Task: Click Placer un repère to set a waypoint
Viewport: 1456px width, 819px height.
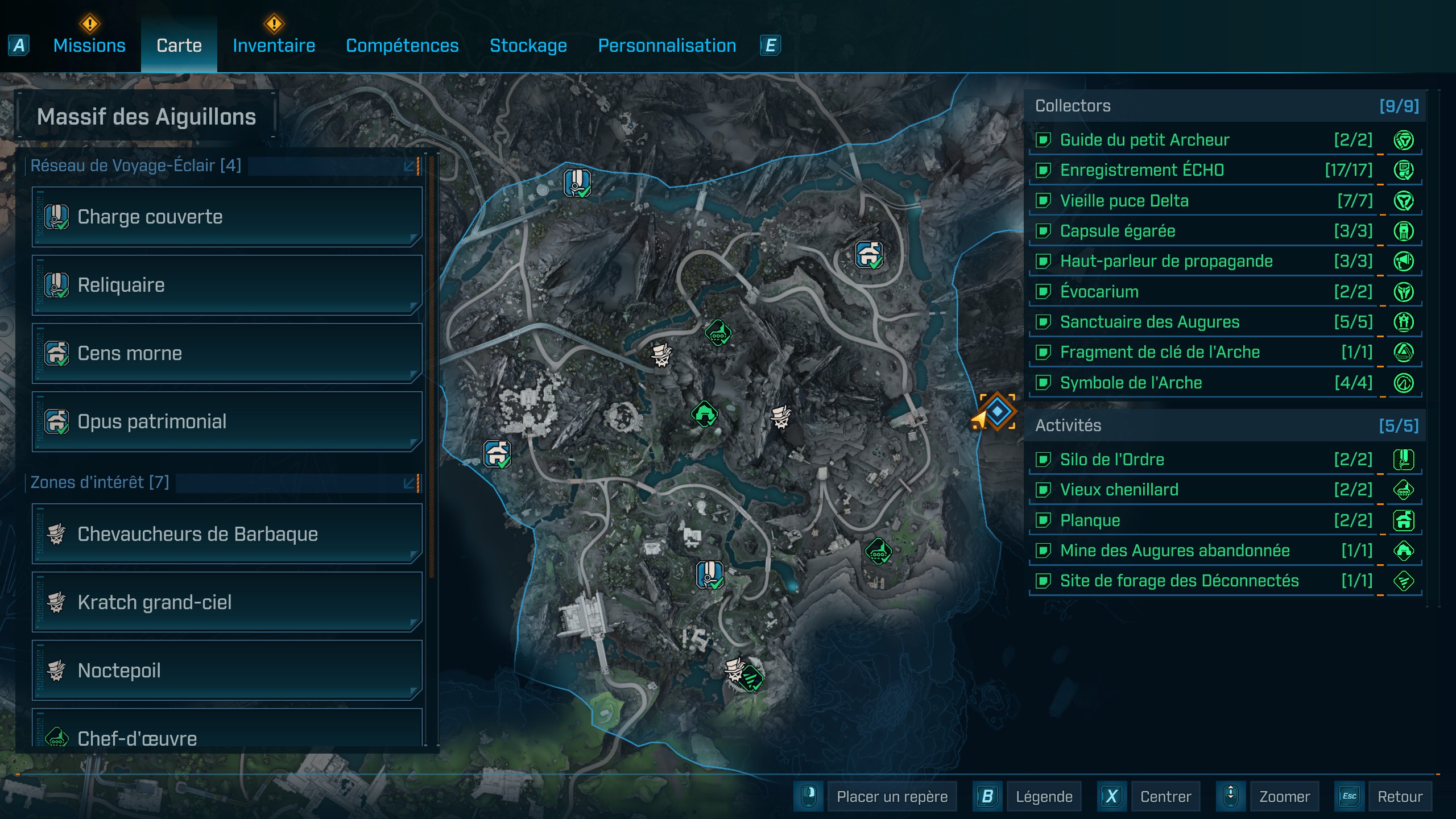Action: tap(892, 796)
